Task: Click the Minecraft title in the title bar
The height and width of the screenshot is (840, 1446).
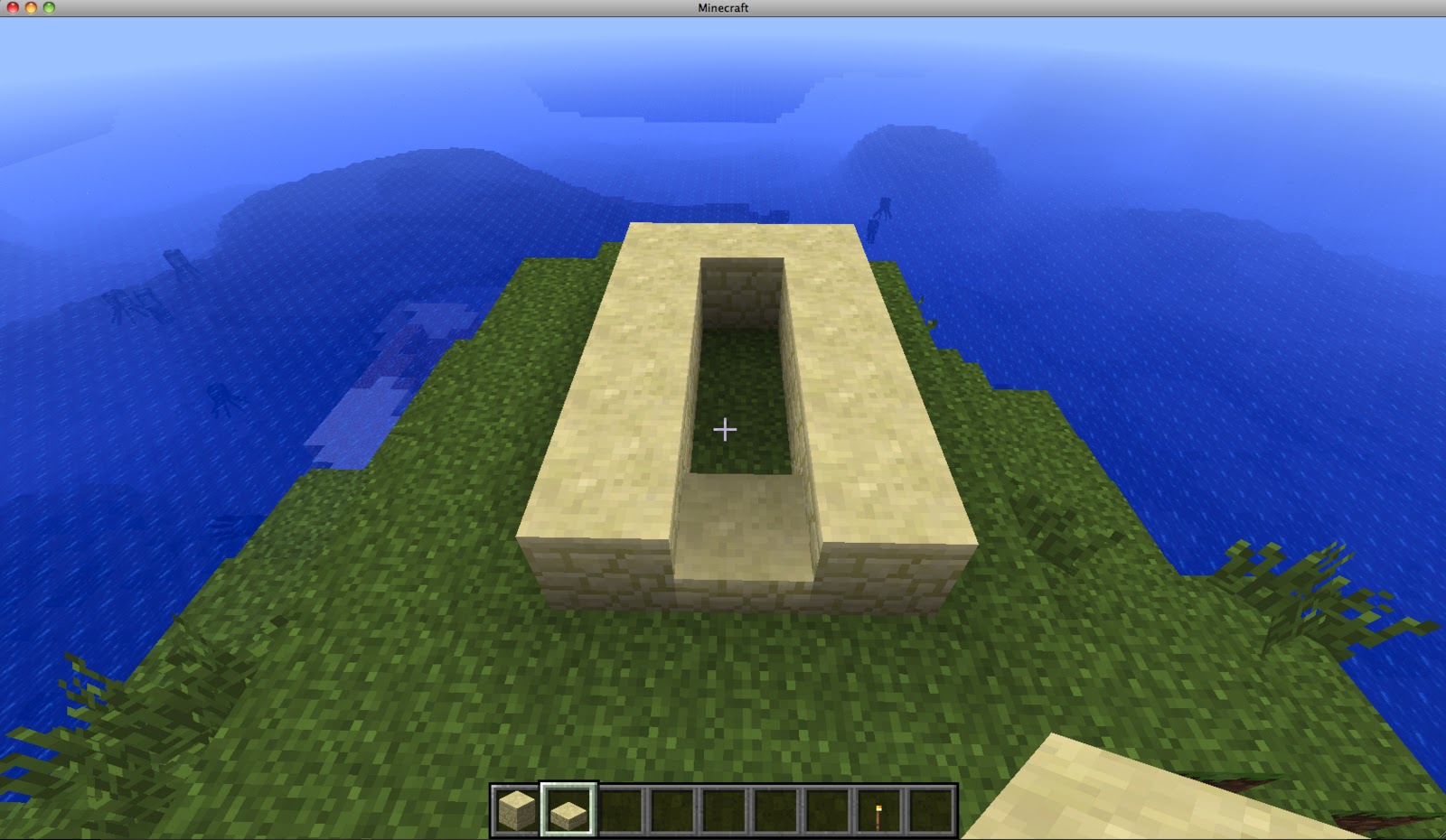Action: (723, 7)
